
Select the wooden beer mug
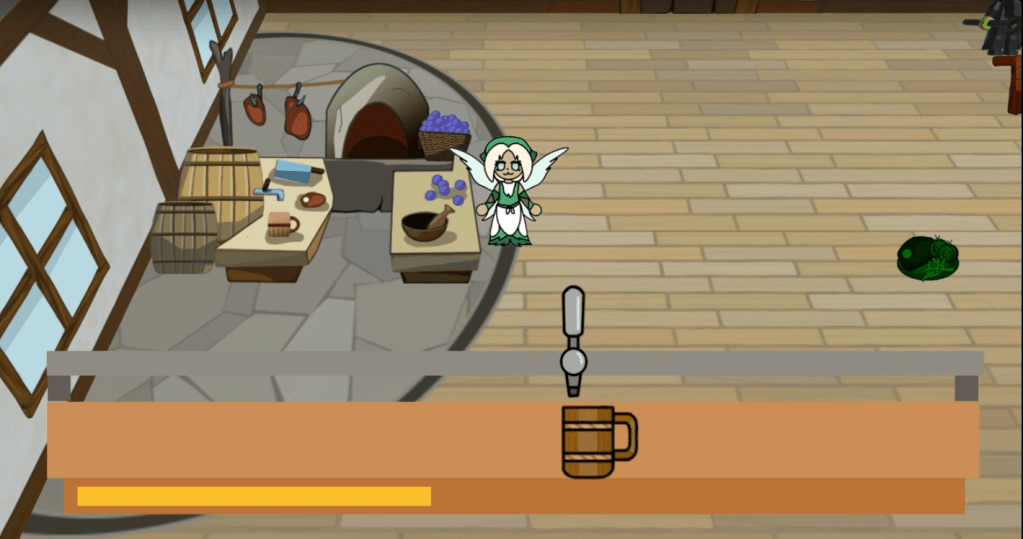pos(592,441)
